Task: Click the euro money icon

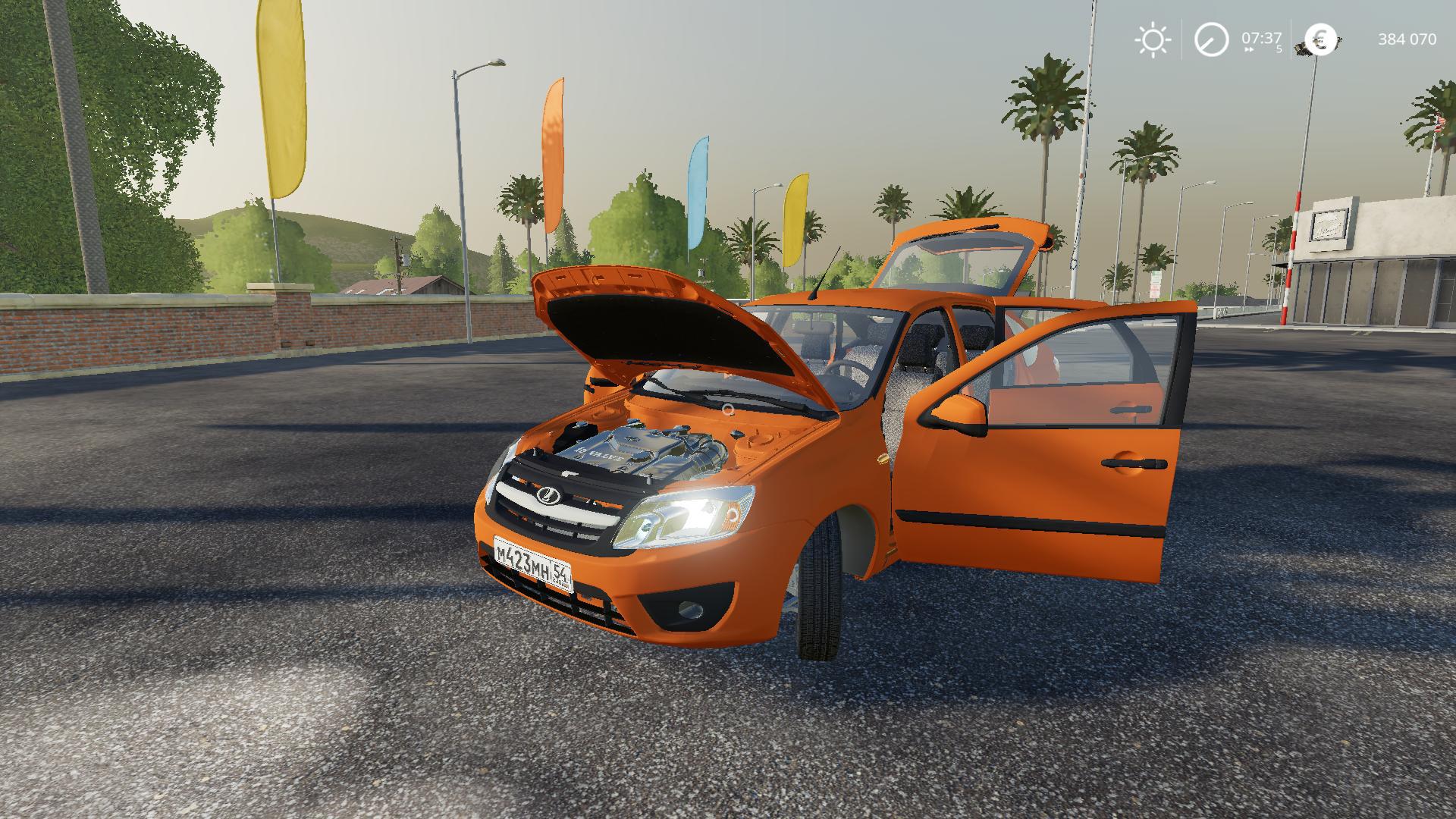Action: point(1320,39)
